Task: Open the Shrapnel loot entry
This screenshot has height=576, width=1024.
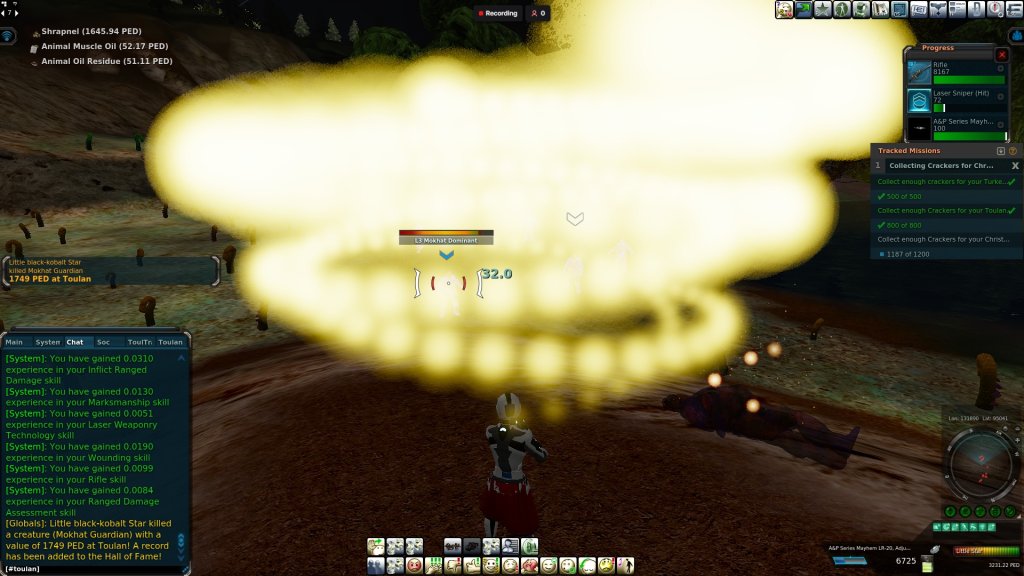Action: 92,32
